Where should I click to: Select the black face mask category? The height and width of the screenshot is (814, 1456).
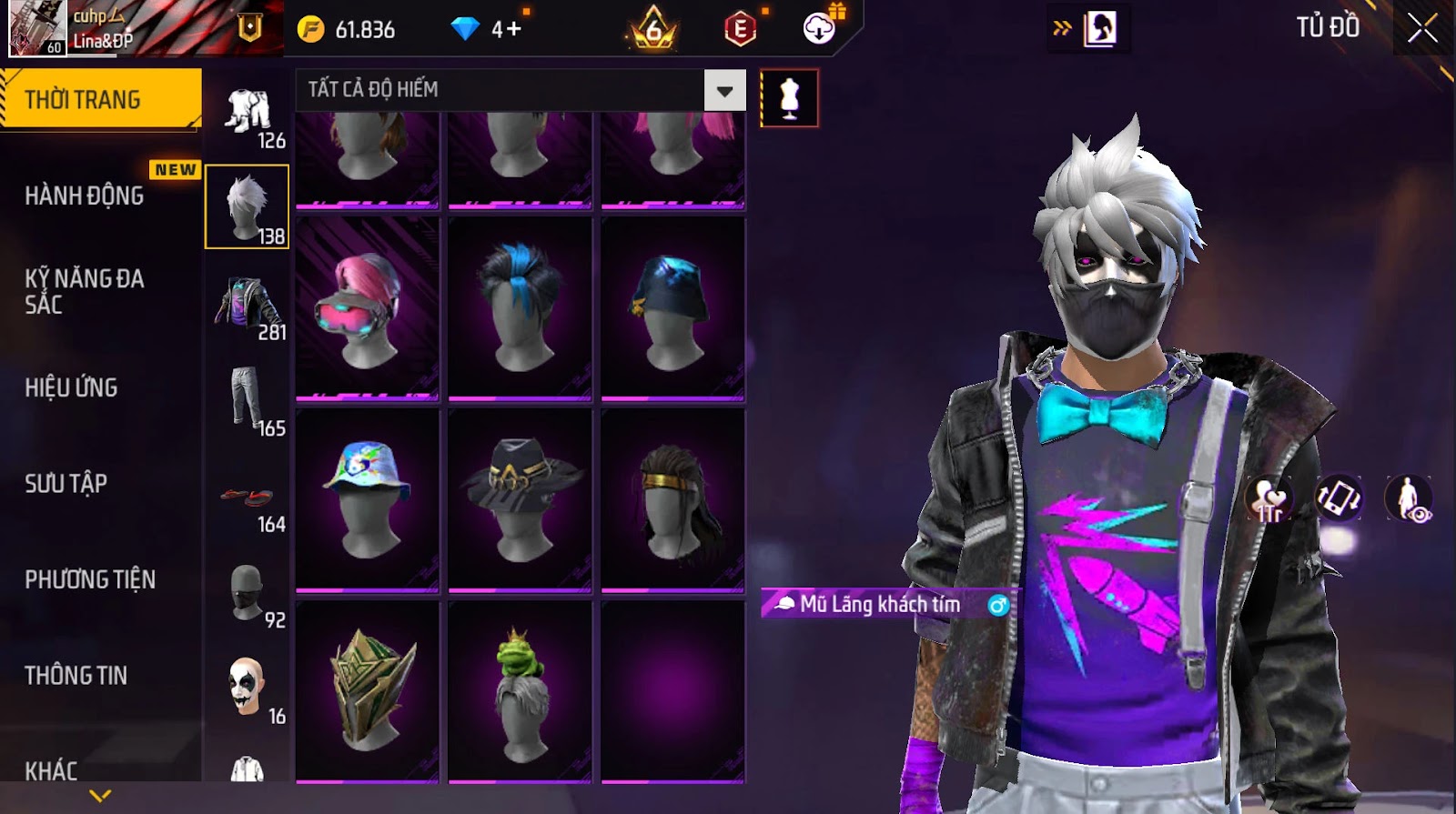tap(248, 593)
